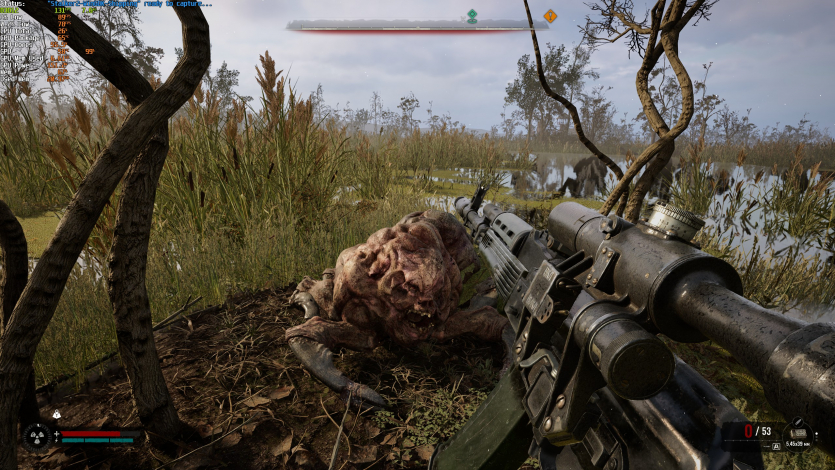
Task: Click the radiation trefoil indicator
Action: 37,435
